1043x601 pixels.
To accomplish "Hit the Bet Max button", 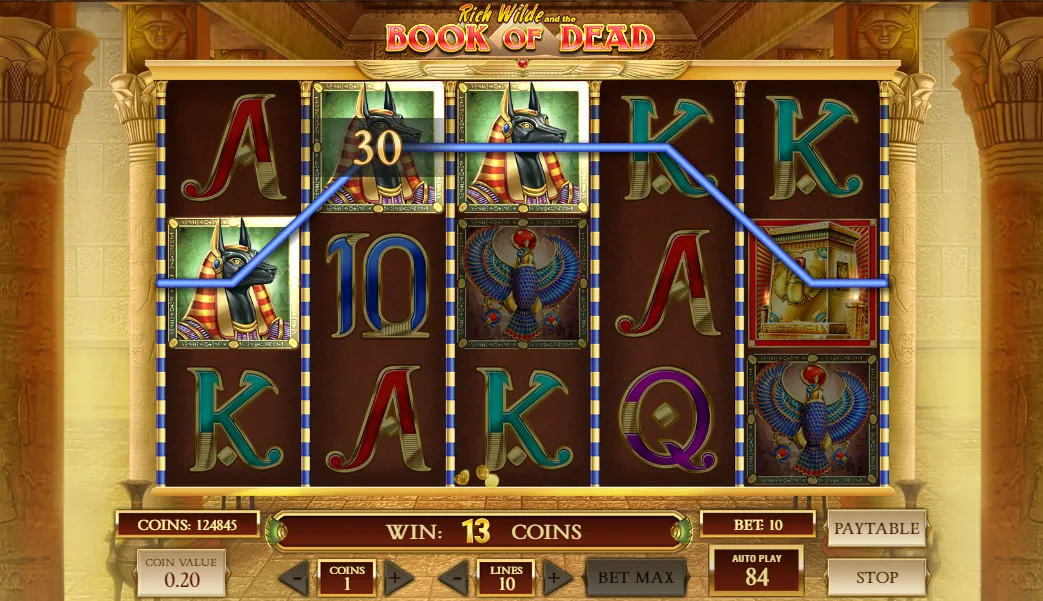I will [636, 577].
